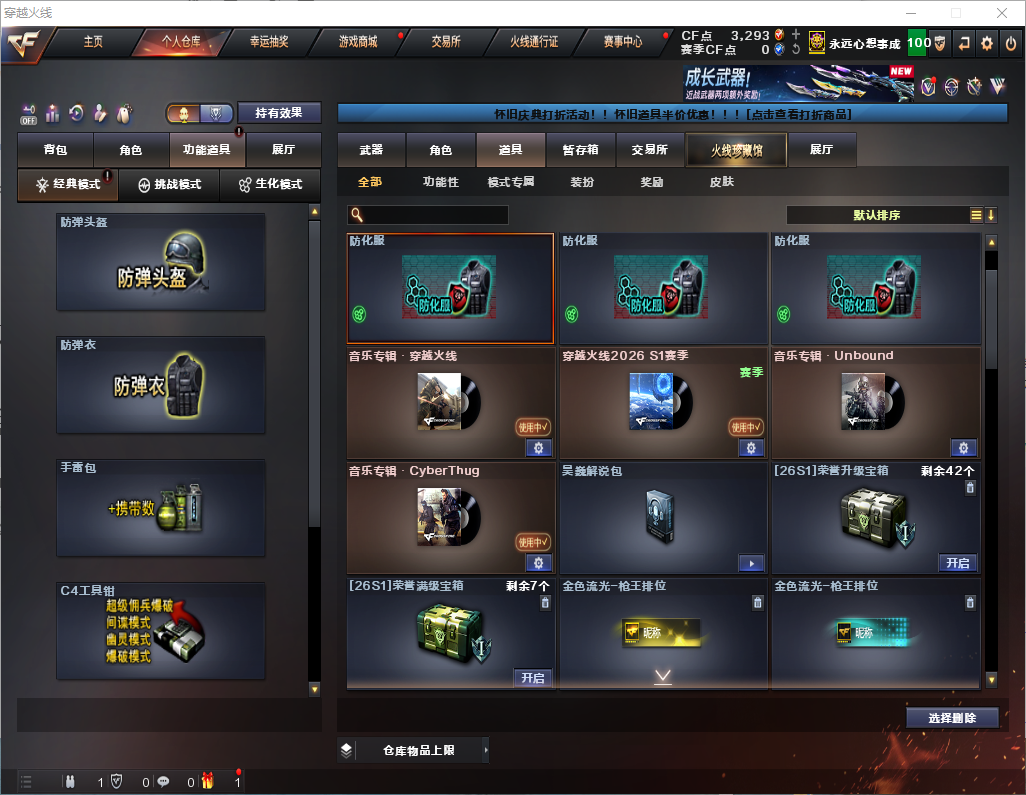Select the C4工具钳 item slot
1026x795 pixels.
click(161, 632)
